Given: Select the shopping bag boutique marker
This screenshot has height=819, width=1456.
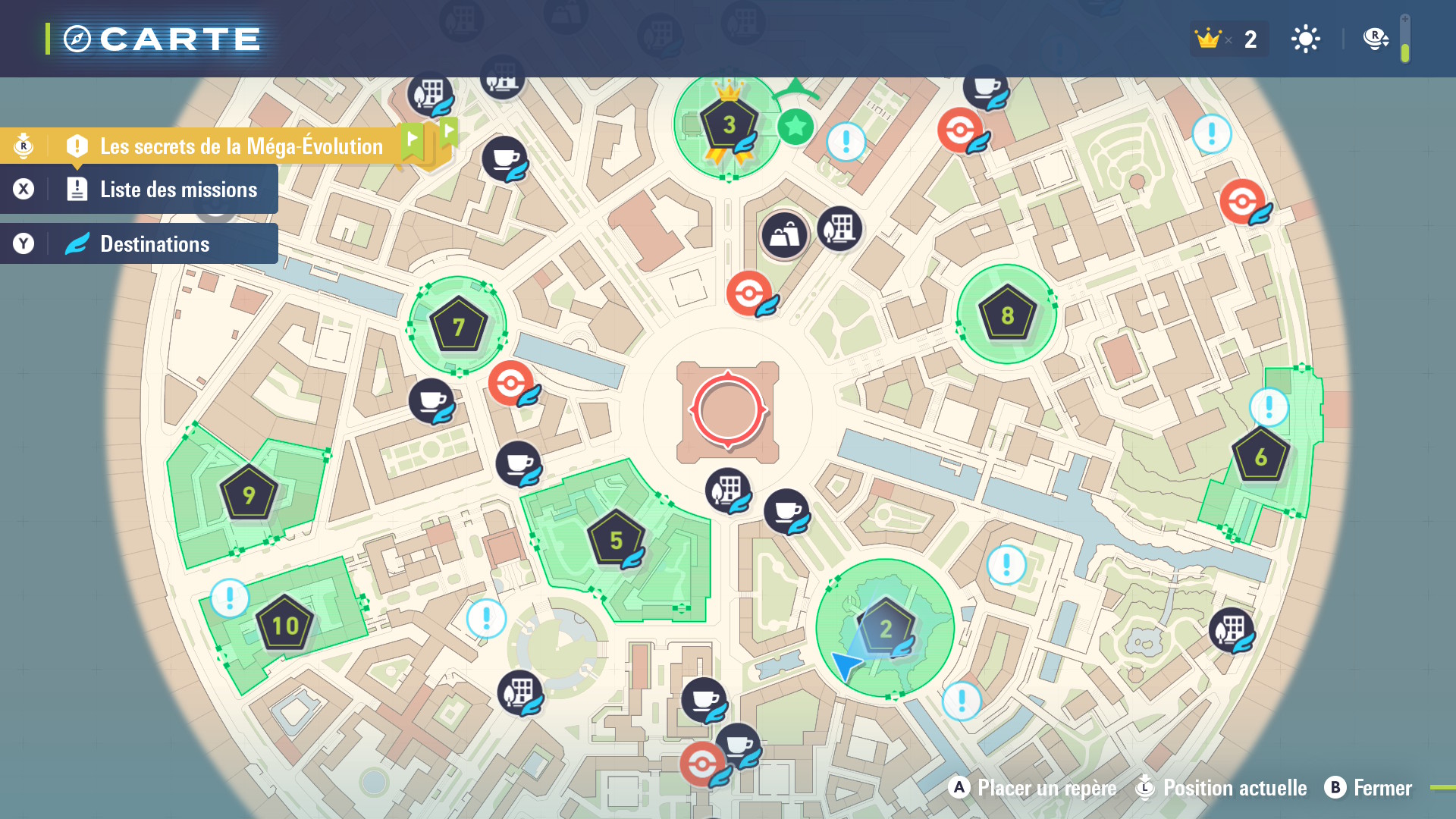Looking at the screenshot, I should tap(784, 236).
